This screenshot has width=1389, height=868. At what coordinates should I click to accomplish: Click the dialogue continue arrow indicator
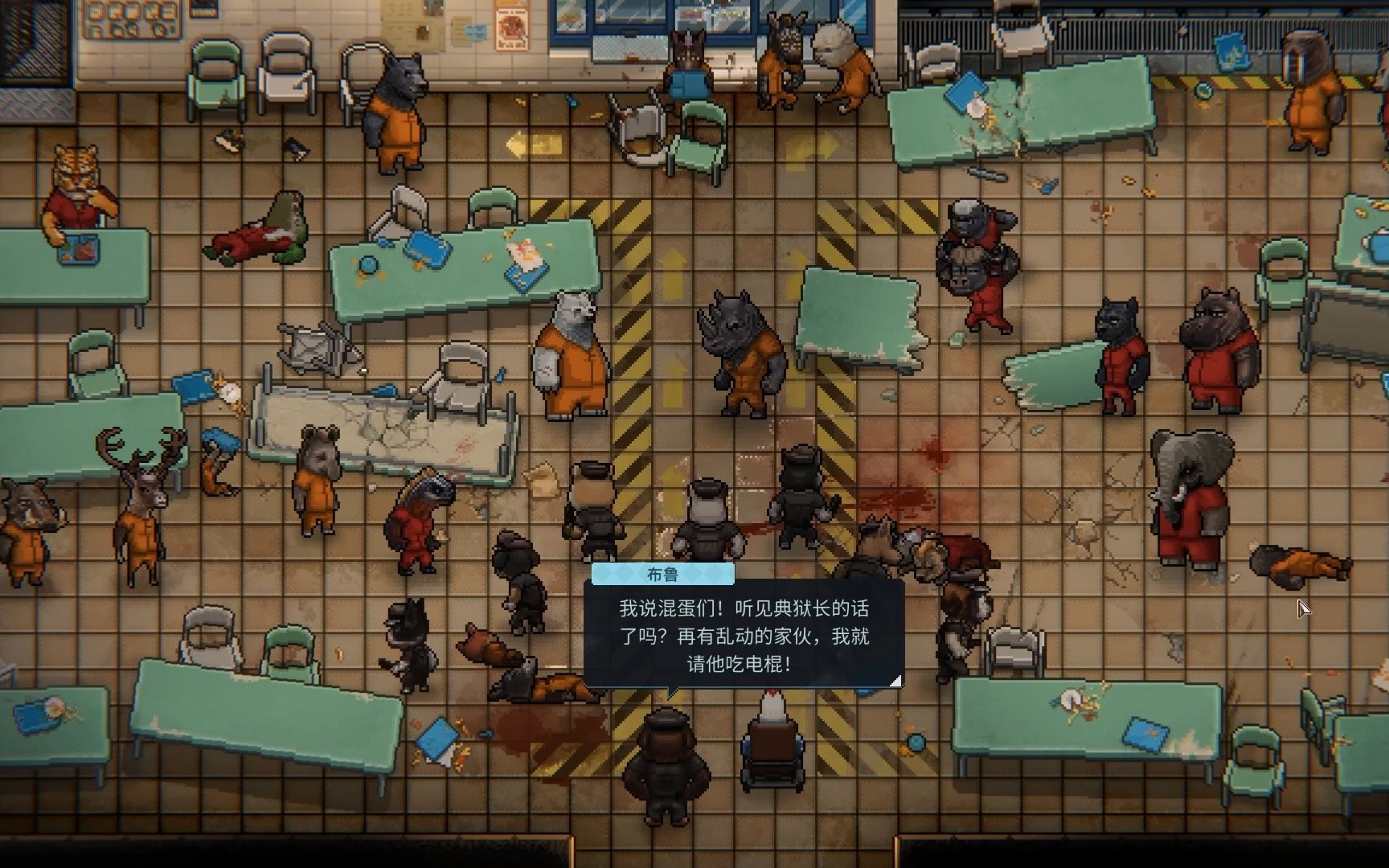coord(894,680)
